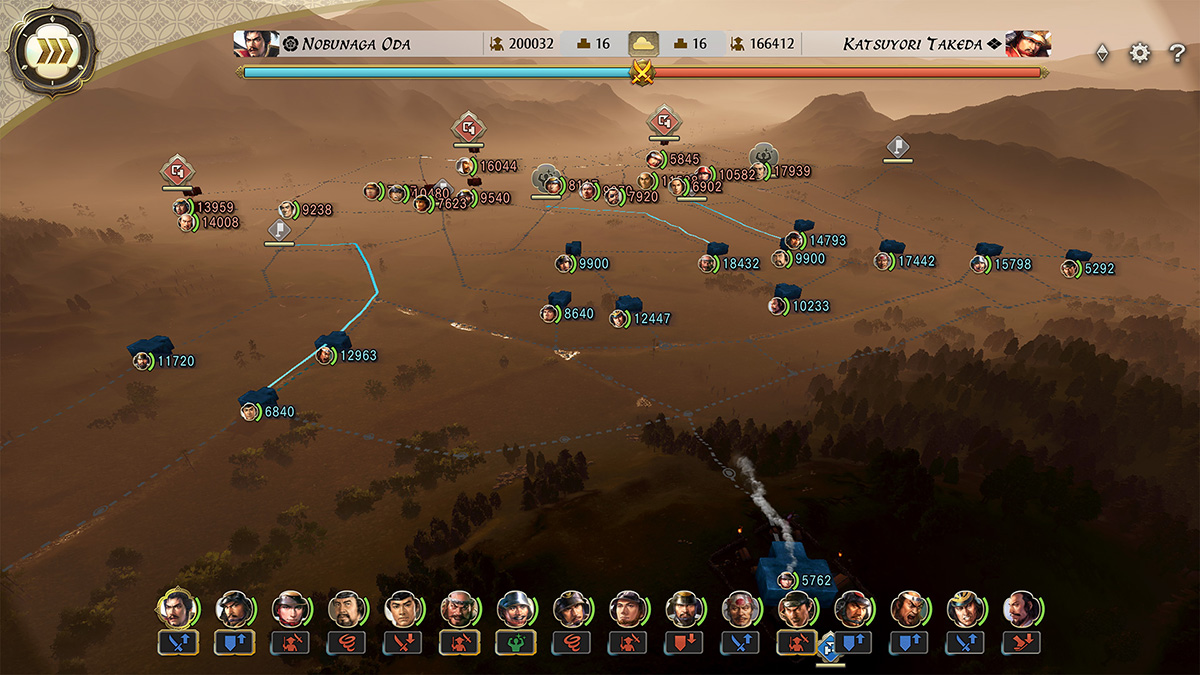Click Katsuyori Takeda's commander portrait
This screenshot has height=675, width=1200.
click(x=1027, y=44)
